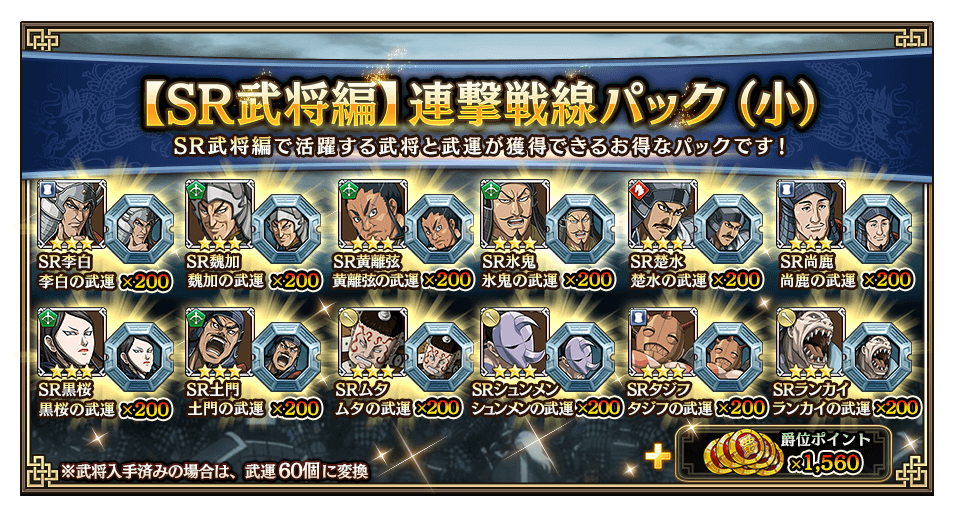Image resolution: width=954 pixels, height=514 pixels.
Task: Select the SRタジフ general portrait
Action: coord(661,342)
